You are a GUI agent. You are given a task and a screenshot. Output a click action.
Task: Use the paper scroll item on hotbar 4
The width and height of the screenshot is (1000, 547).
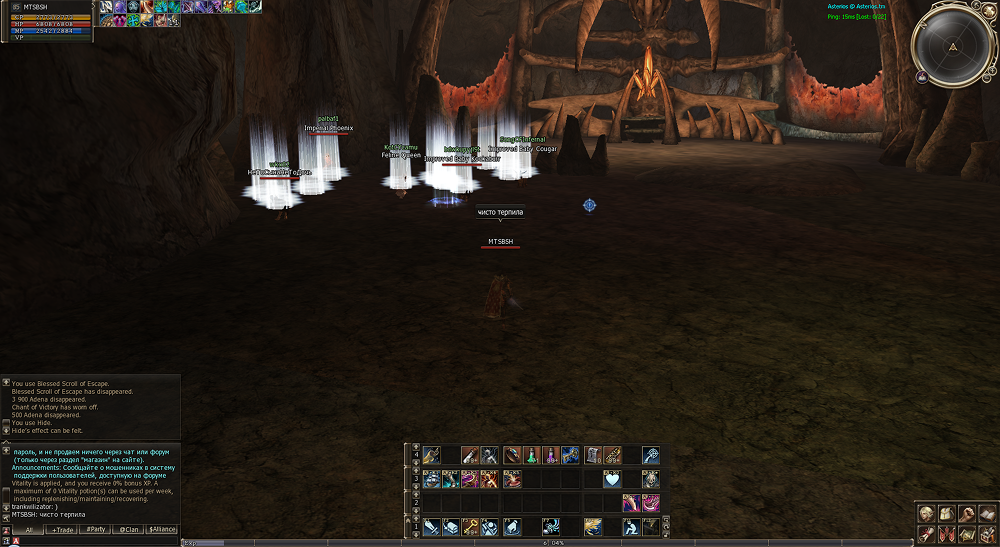coord(593,455)
